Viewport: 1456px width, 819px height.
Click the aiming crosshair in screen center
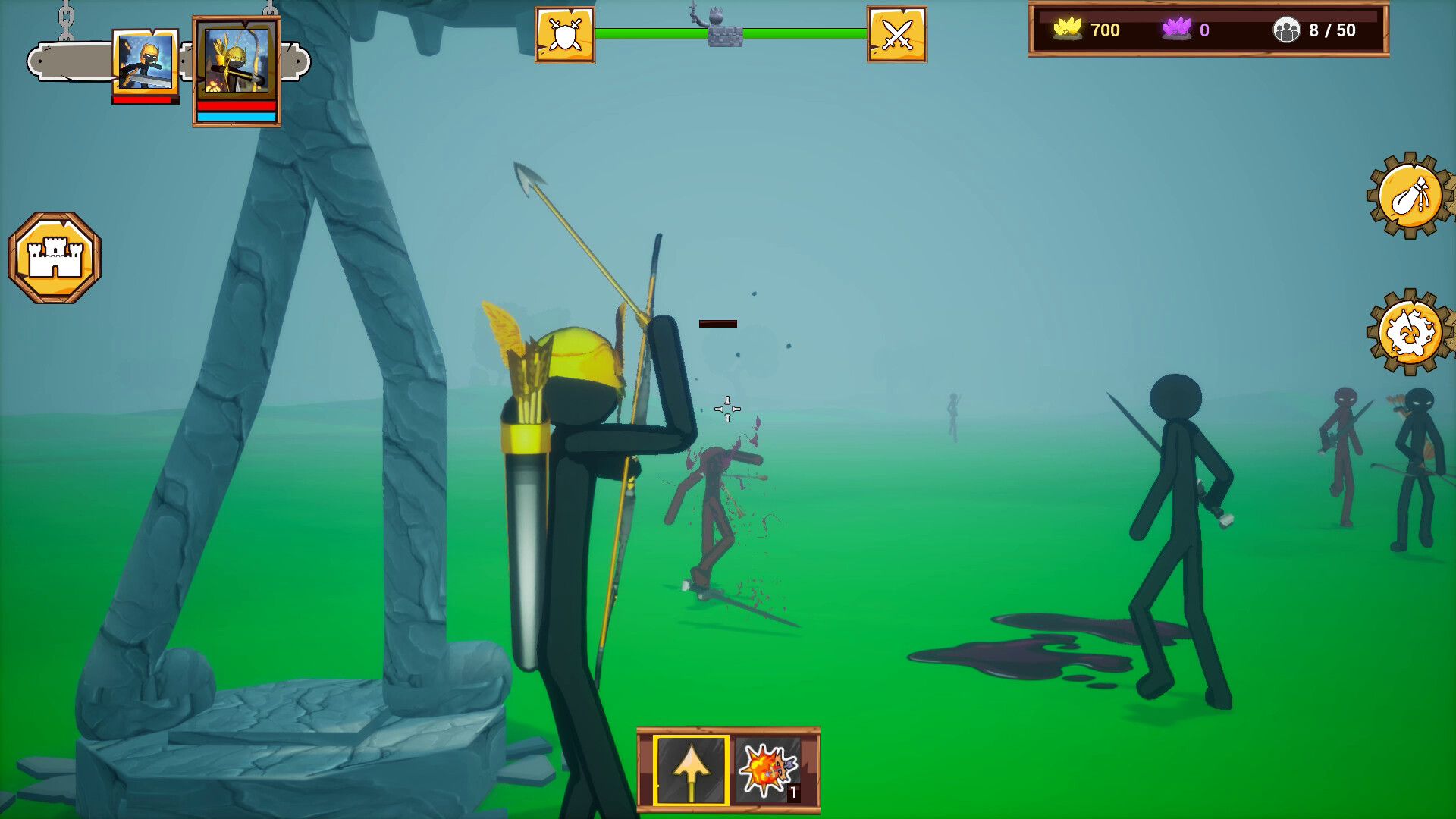click(x=728, y=409)
